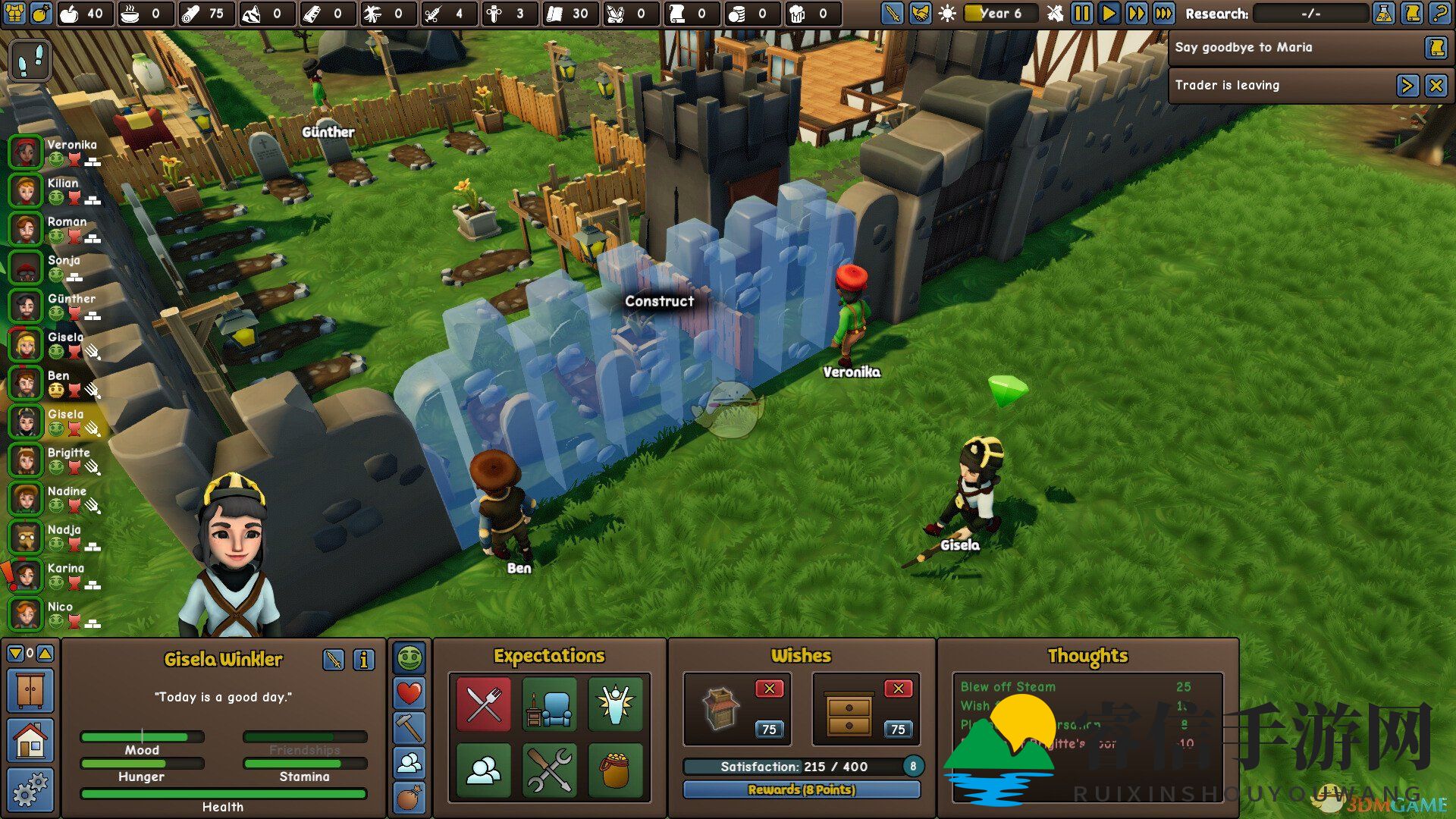
Task: Remove the dresser wish
Action: click(x=898, y=689)
